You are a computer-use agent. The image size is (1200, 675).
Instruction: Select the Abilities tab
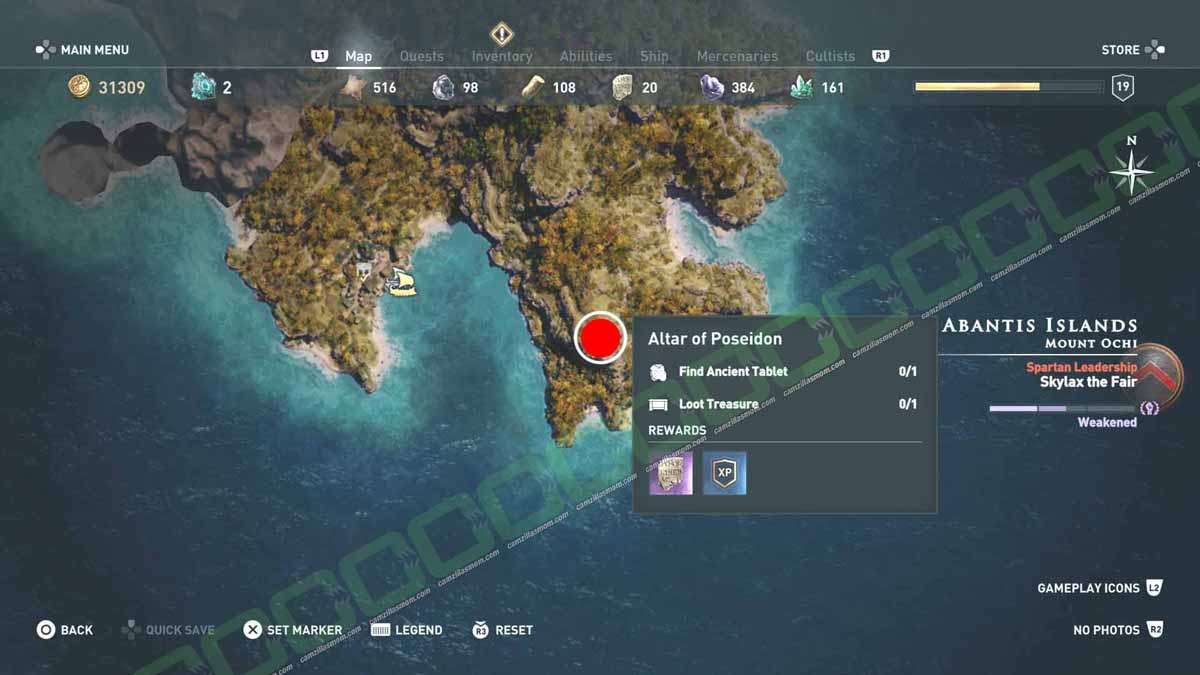[x=585, y=56]
